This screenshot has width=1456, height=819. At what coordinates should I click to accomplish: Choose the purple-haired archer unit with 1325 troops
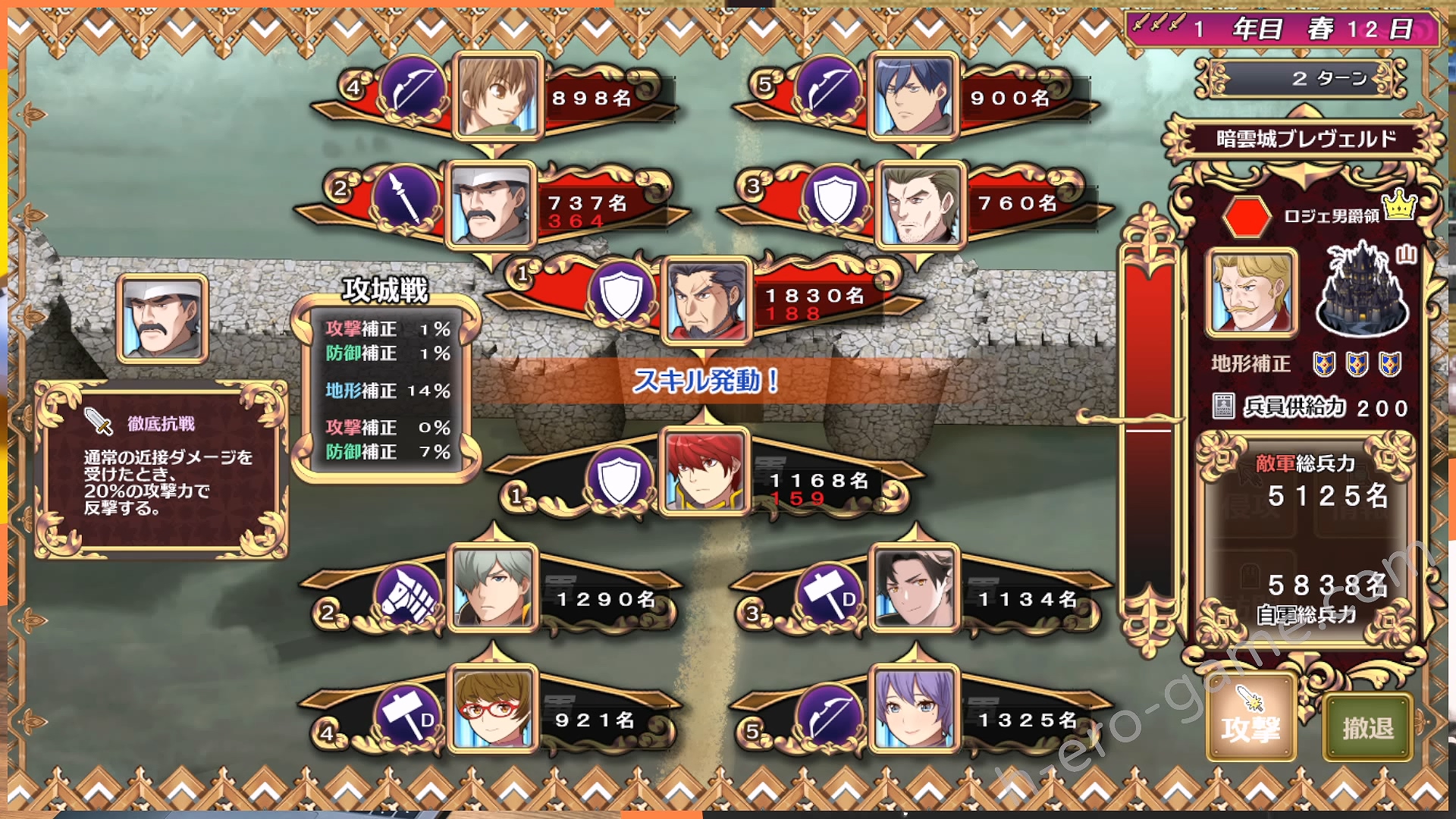pos(915,710)
